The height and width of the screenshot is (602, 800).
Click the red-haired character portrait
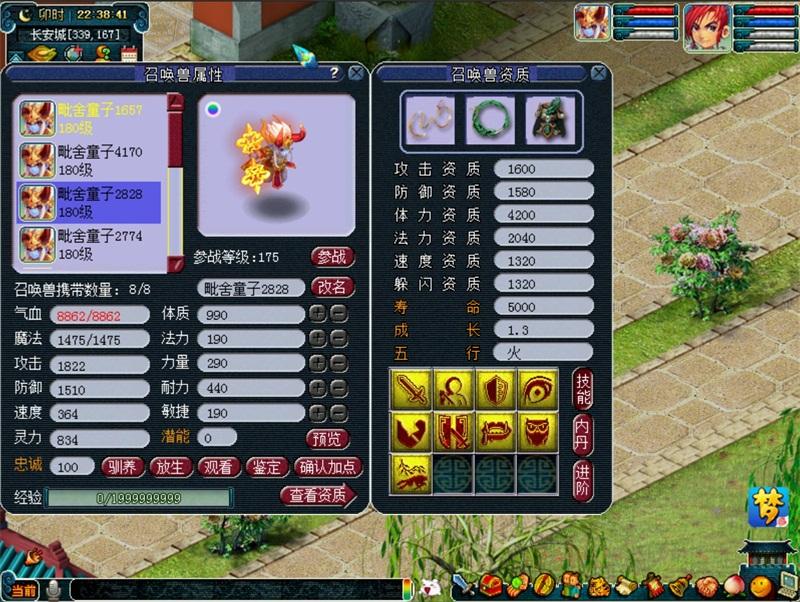click(706, 27)
